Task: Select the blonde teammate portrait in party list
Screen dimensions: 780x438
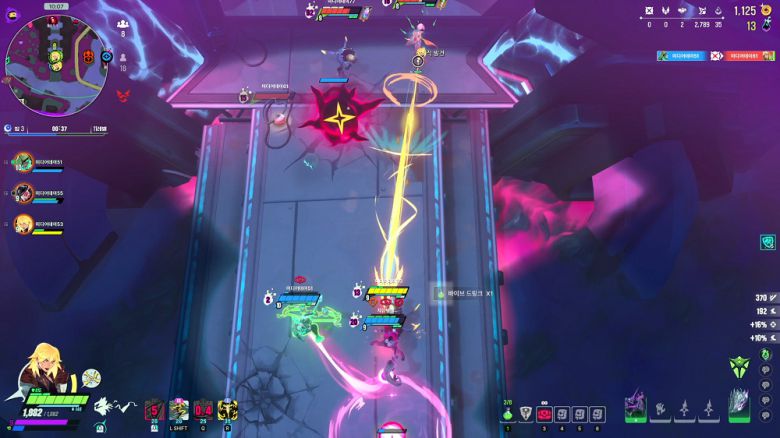Action: (x=24, y=224)
